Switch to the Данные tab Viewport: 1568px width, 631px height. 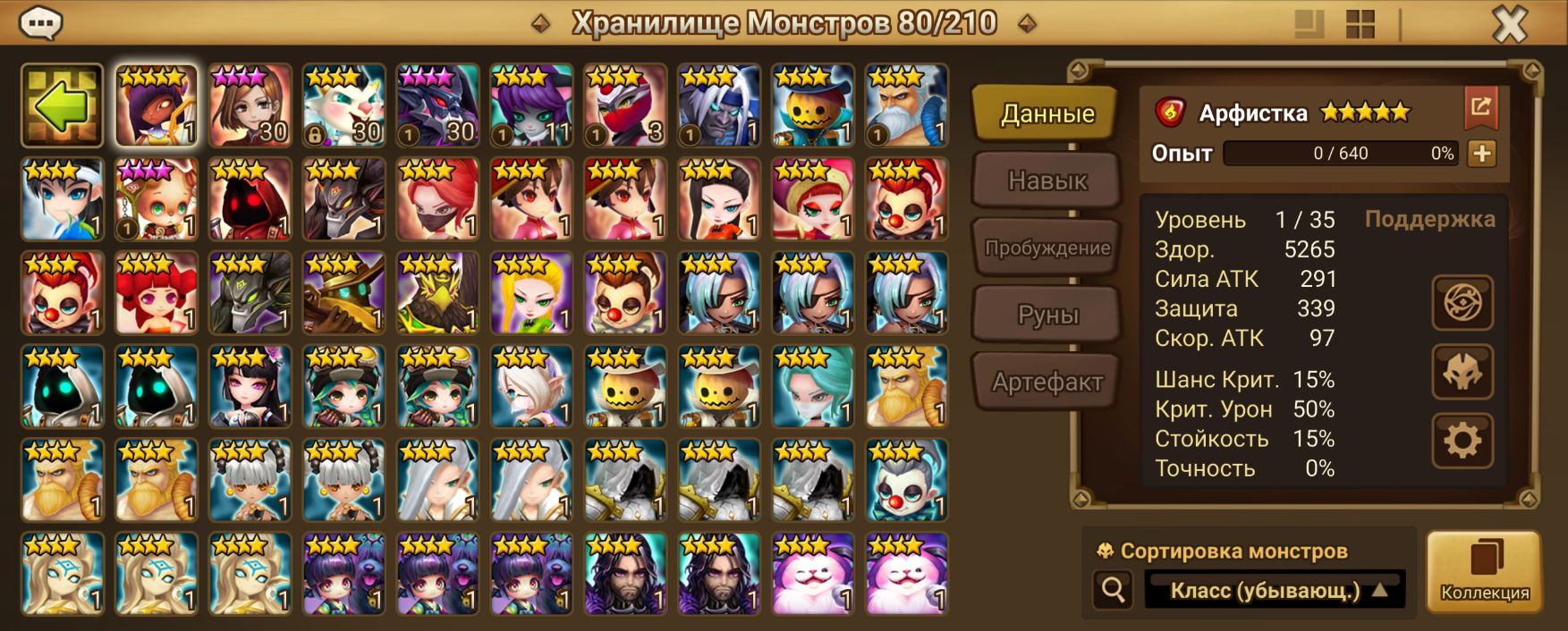(1046, 114)
